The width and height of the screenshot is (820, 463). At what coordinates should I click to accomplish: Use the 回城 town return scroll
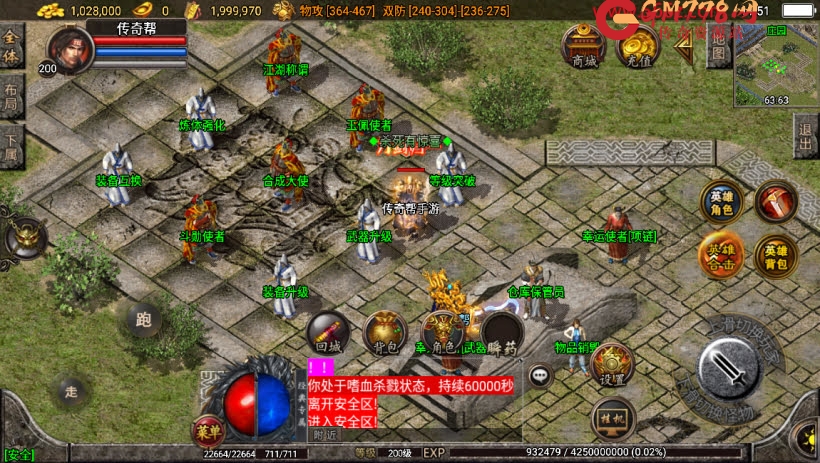pyautogui.click(x=328, y=333)
